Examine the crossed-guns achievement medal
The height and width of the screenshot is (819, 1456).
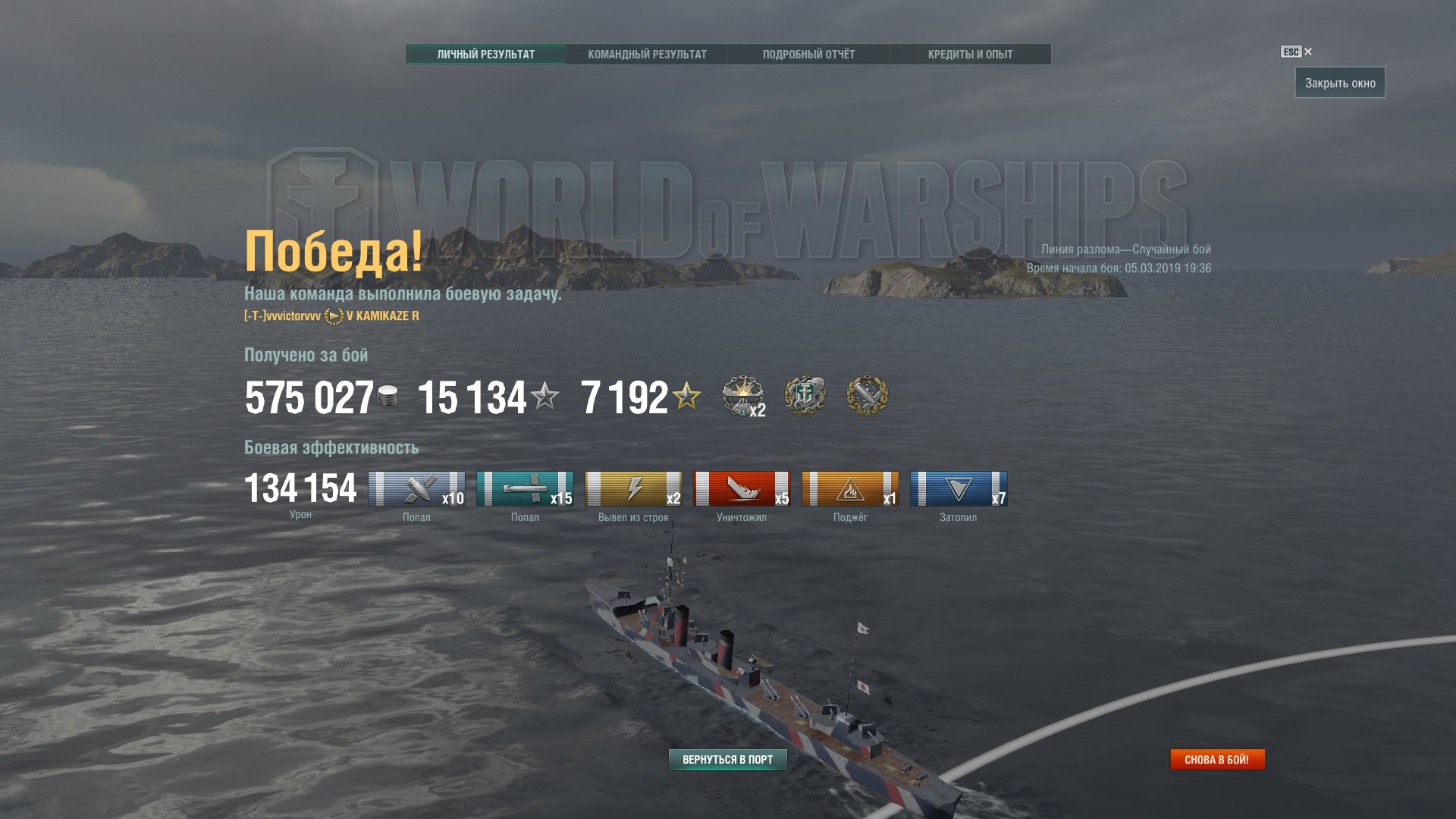point(867,396)
